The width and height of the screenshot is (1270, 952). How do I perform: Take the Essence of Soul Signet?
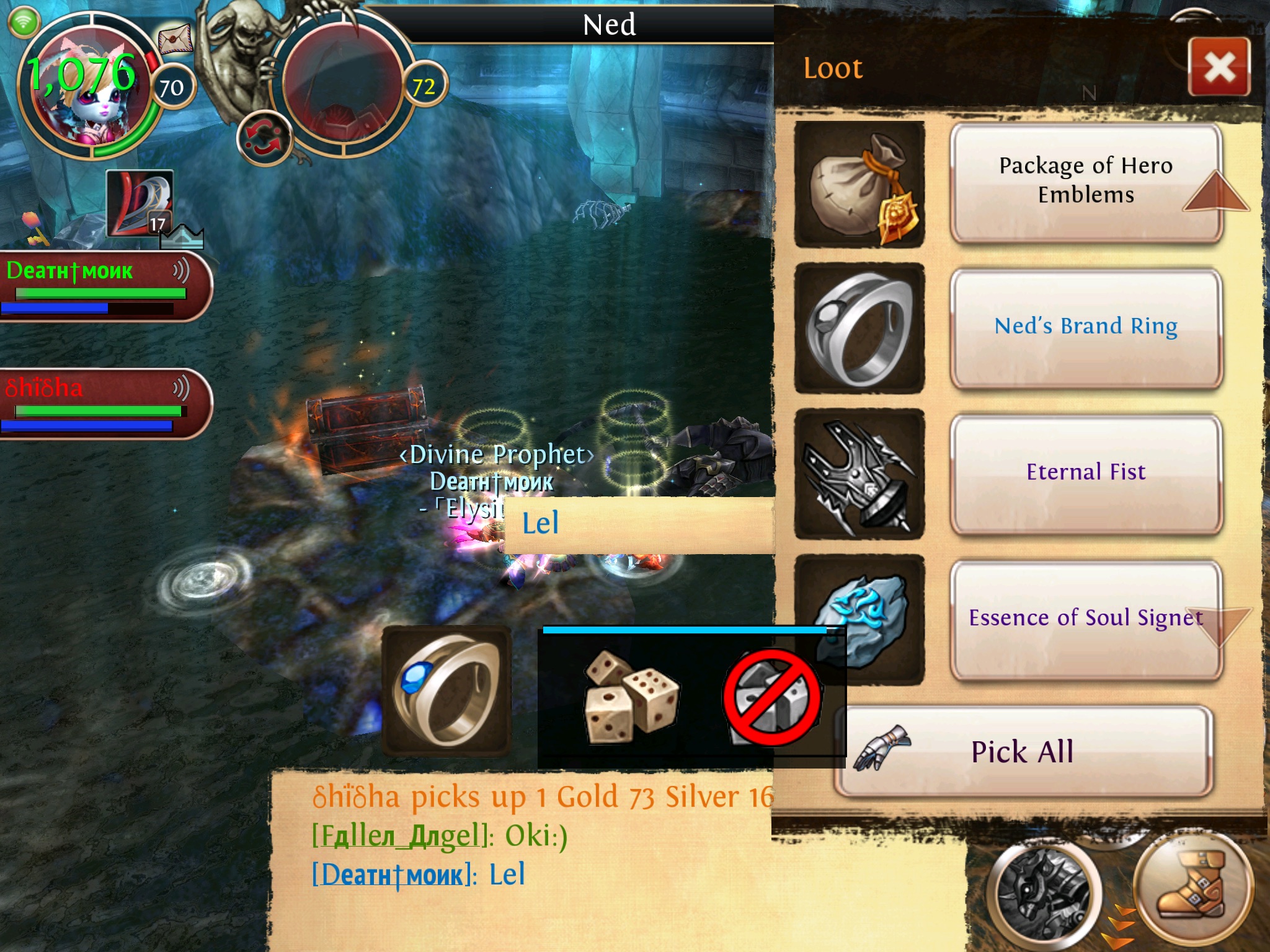tap(1085, 618)
